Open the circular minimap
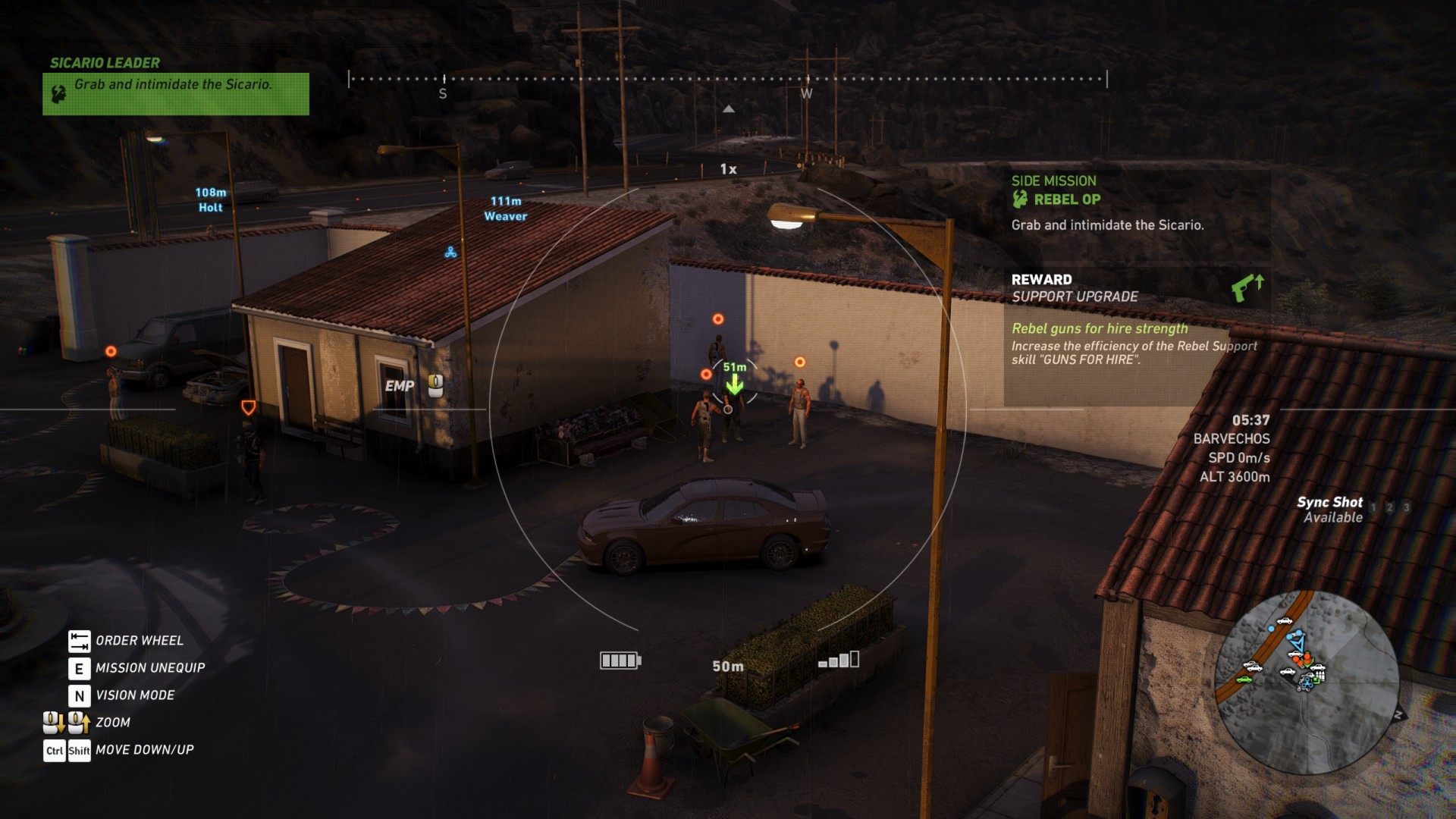The image size is (1456, 819). click(1306, 682)
